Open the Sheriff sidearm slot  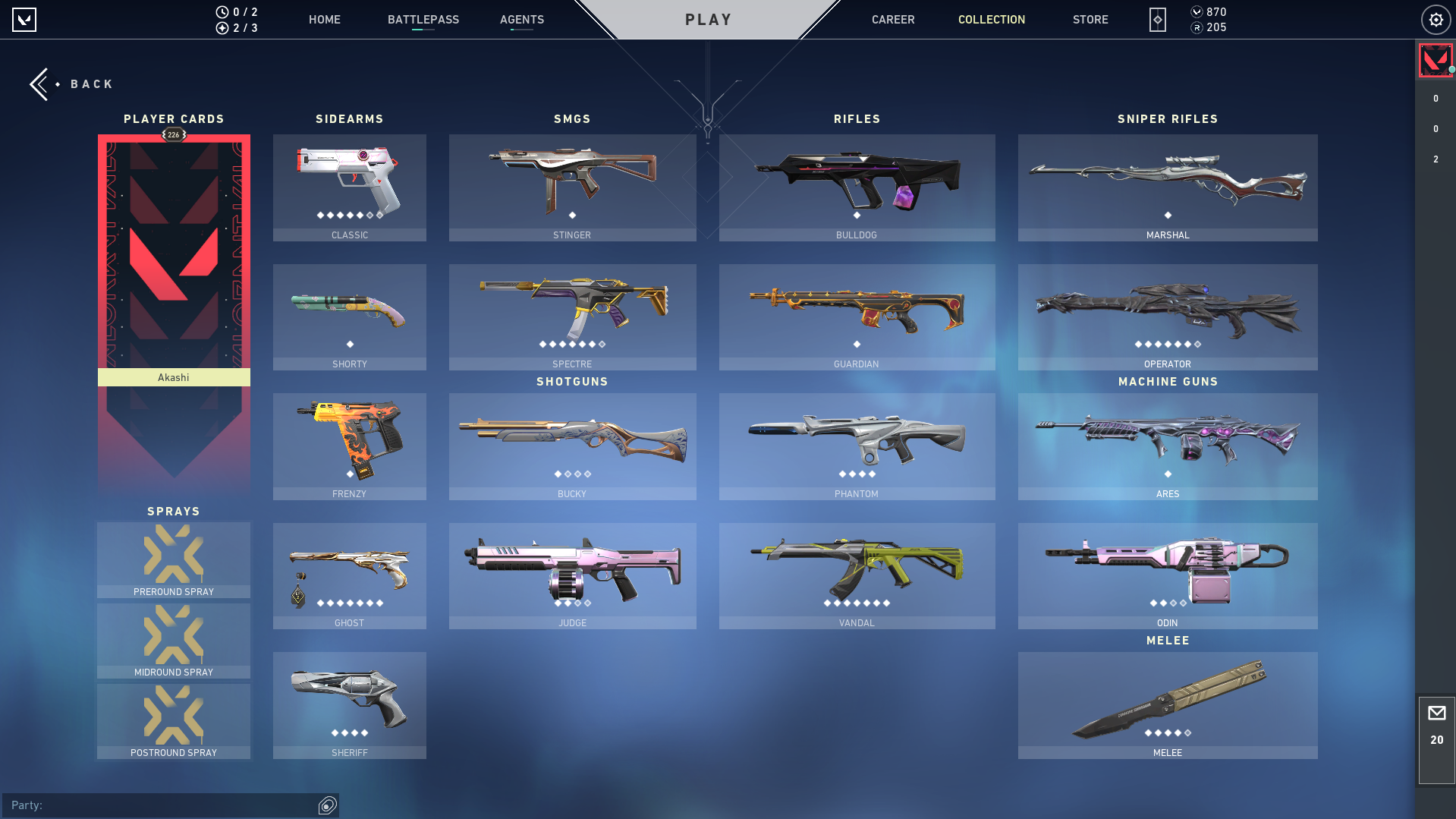pyautogui.click(x=349, y=704)
